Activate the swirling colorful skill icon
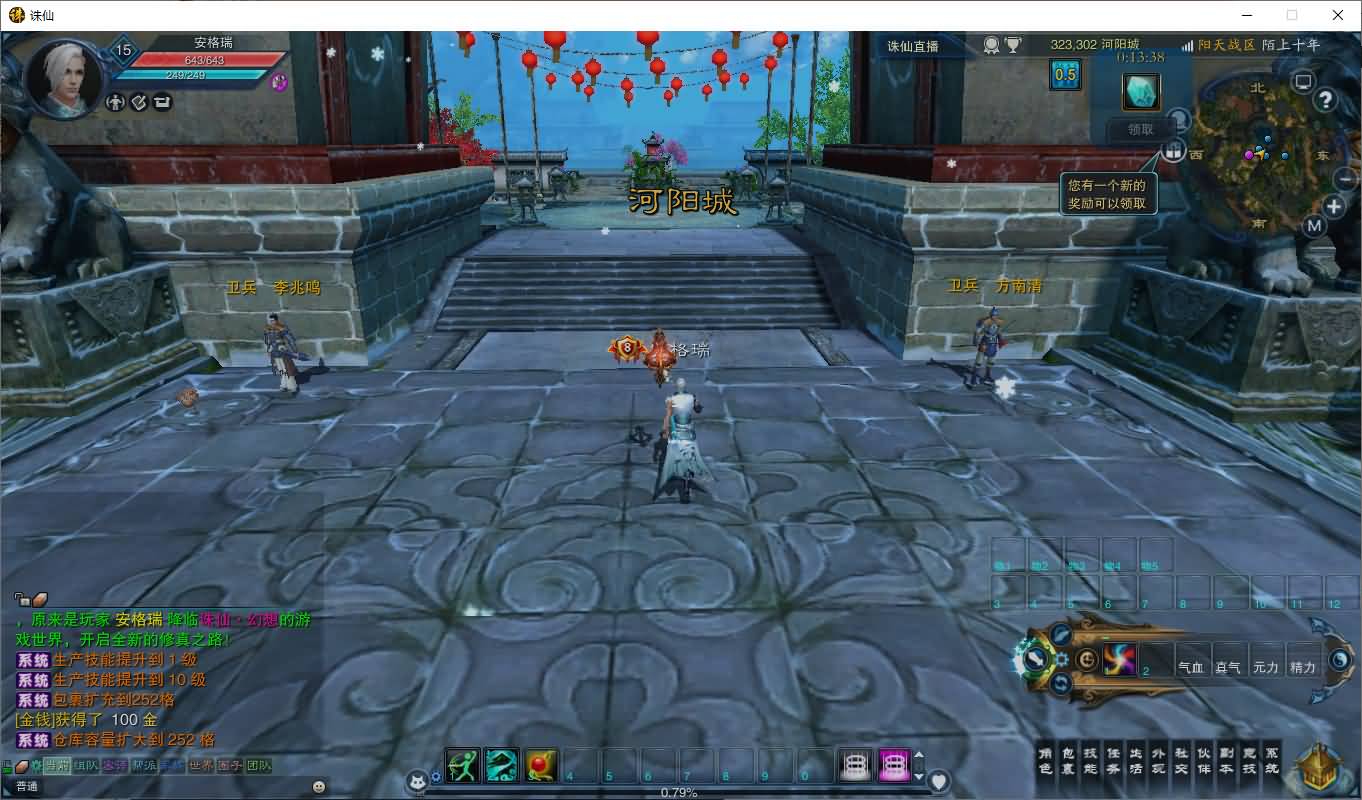The width and height of the screenshot is (1362, 800). pos(1119,659)
